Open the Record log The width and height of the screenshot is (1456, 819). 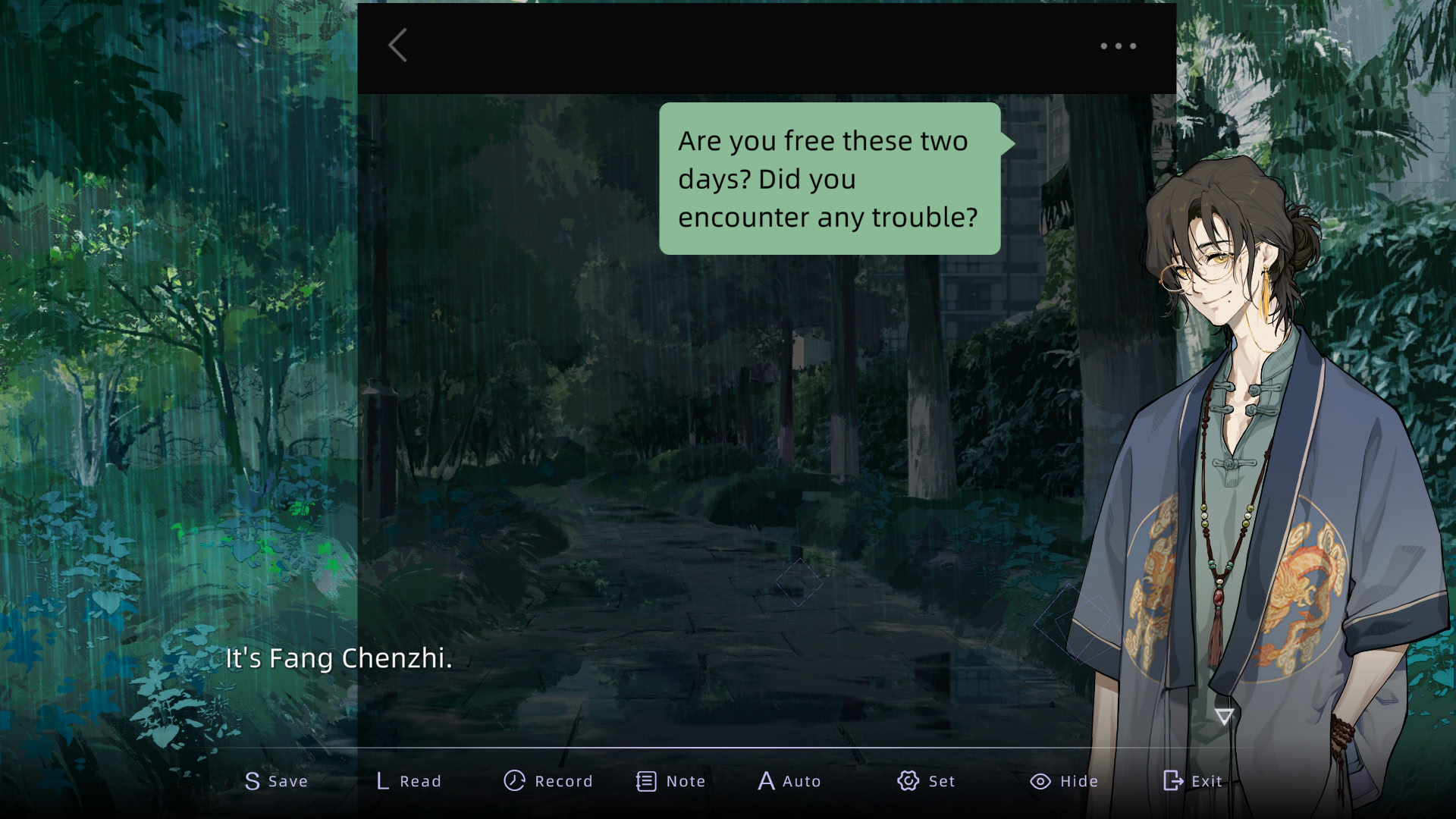[548, 781]
